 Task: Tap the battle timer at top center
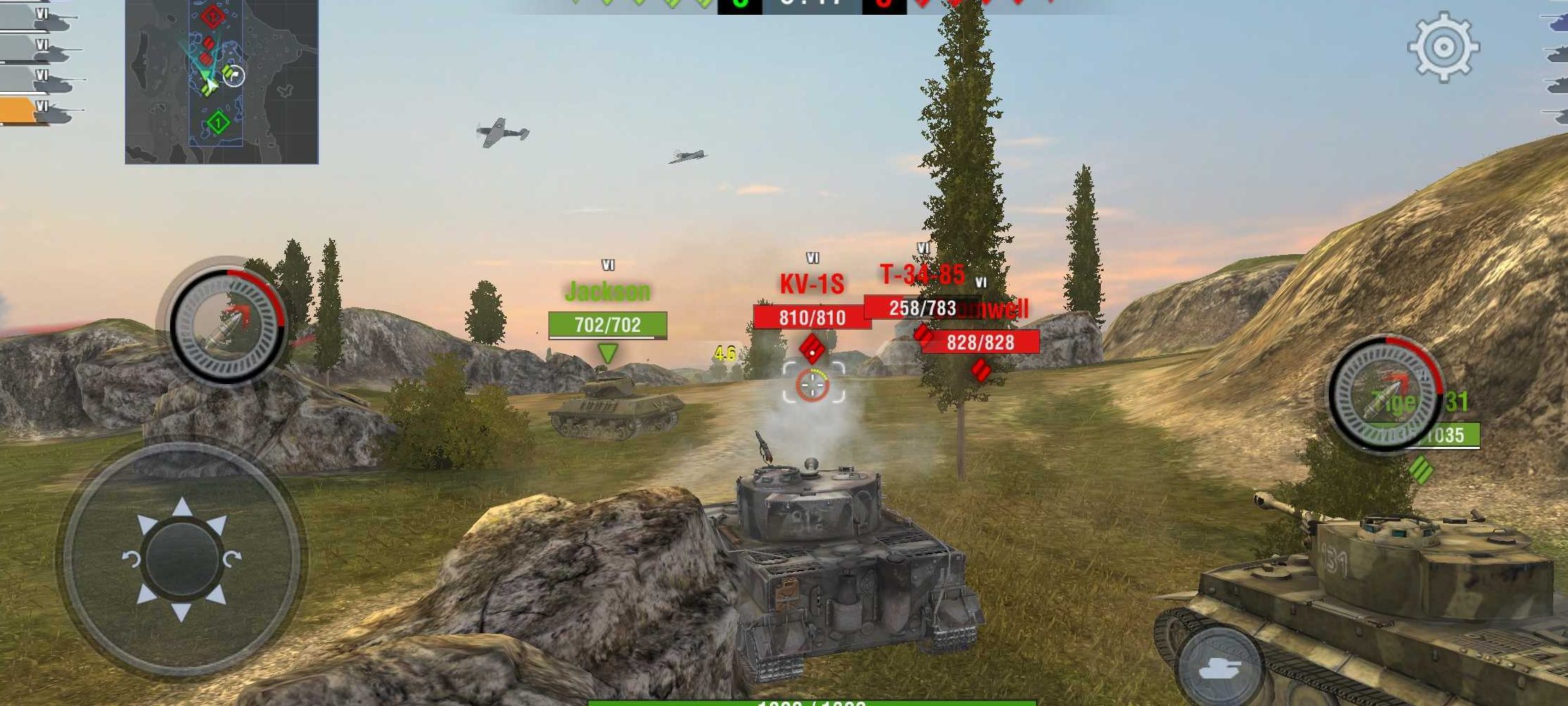(x=809, y=7)
